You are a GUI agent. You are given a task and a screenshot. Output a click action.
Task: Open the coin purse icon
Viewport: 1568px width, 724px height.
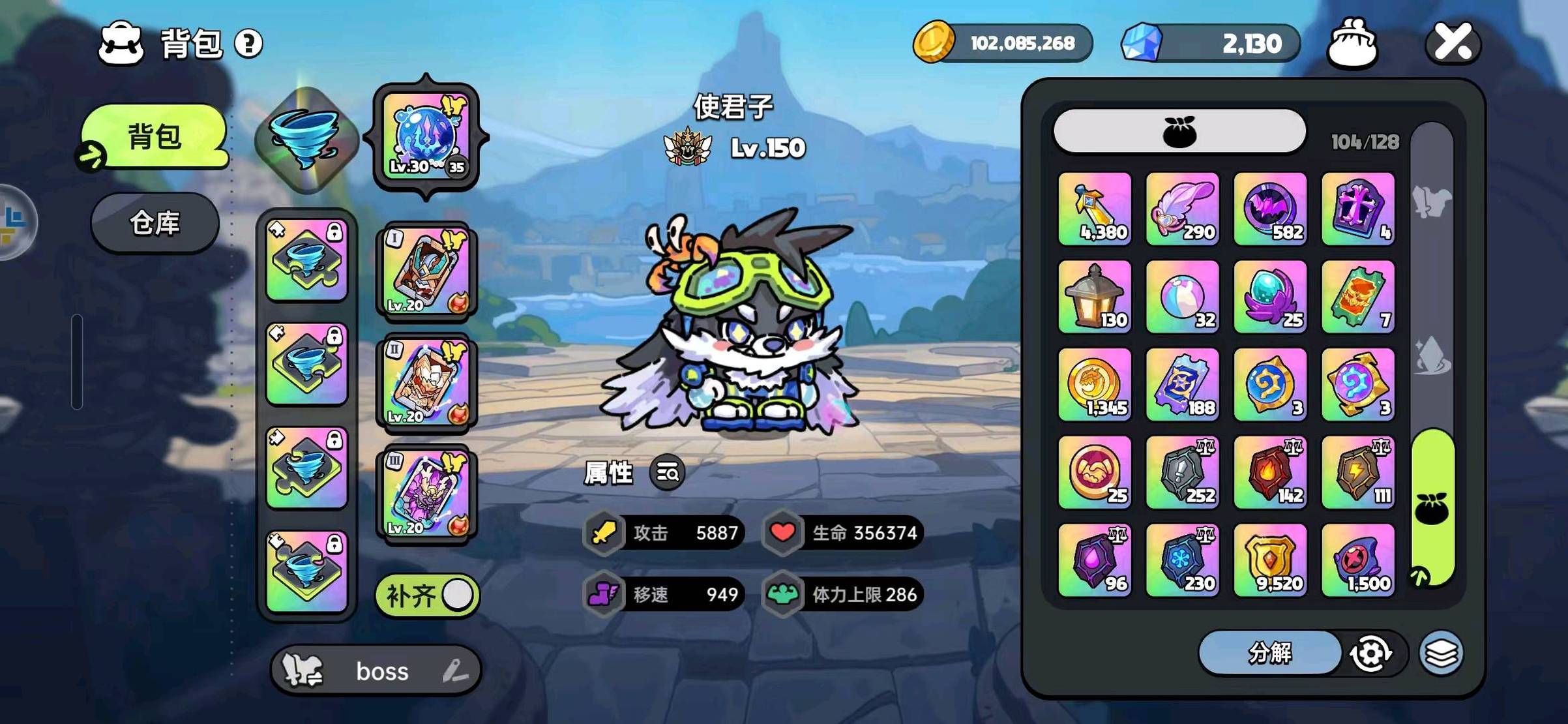point(1352,43)
